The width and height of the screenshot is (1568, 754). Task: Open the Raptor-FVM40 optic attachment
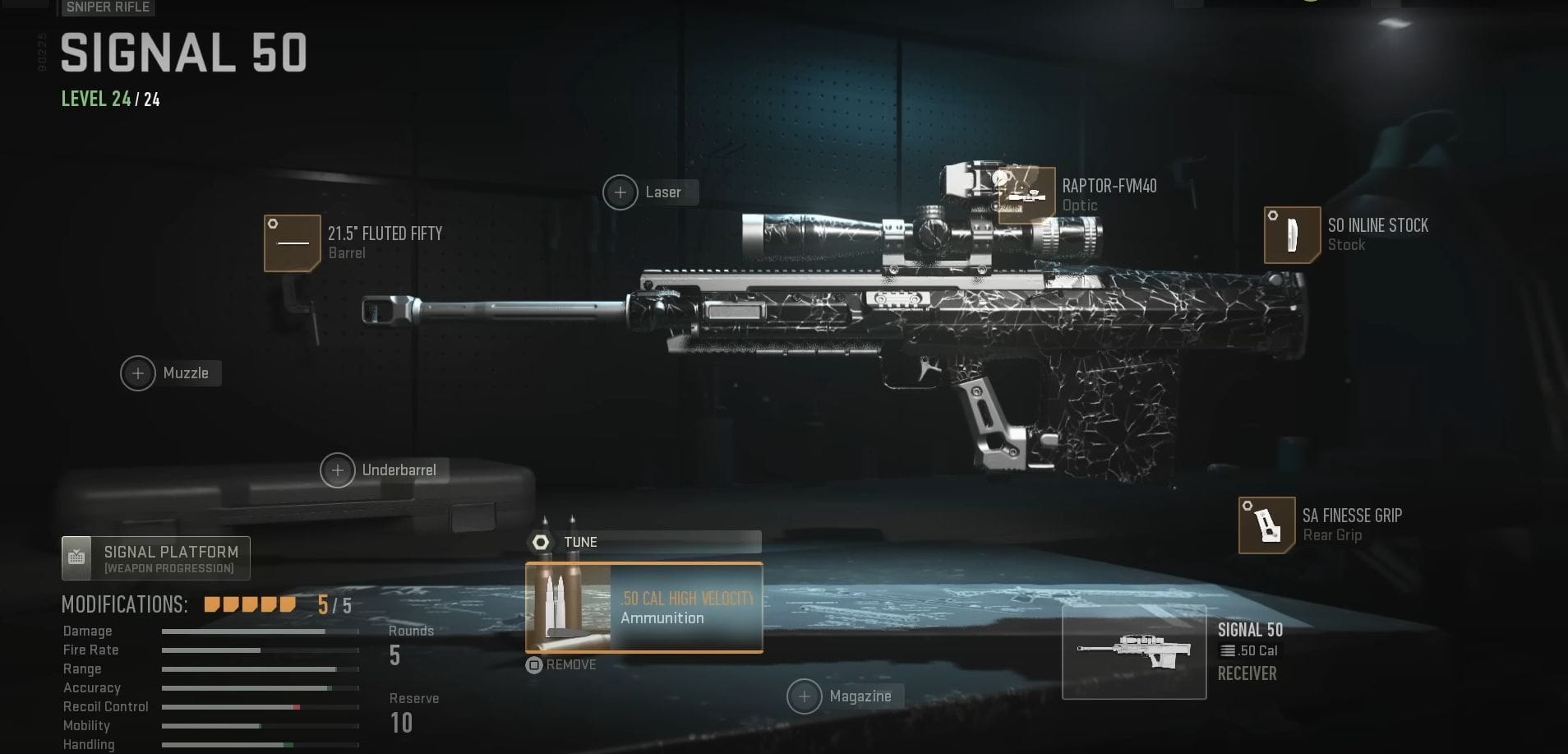[x=1026, y=194]
